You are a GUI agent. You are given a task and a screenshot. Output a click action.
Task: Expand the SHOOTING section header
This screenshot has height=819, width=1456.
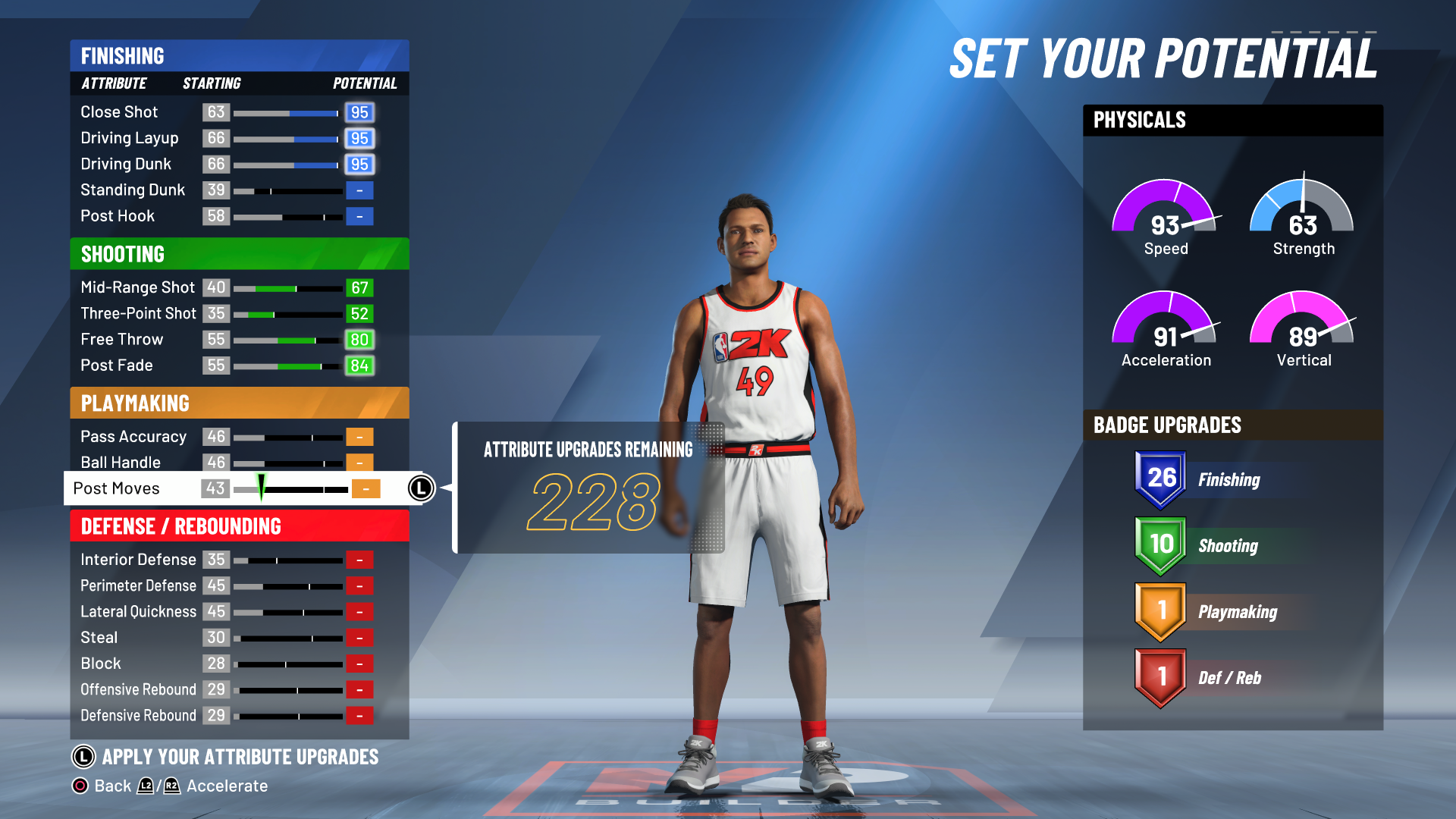point(239,255)
